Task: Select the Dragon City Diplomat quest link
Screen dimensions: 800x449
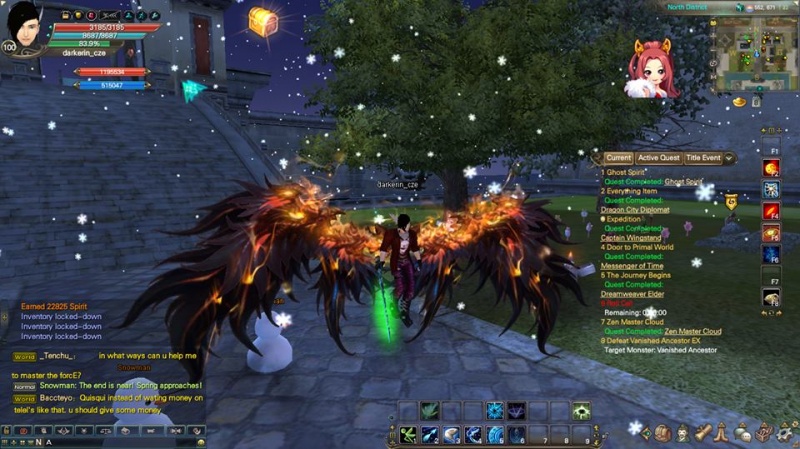Action: point(637,209)
